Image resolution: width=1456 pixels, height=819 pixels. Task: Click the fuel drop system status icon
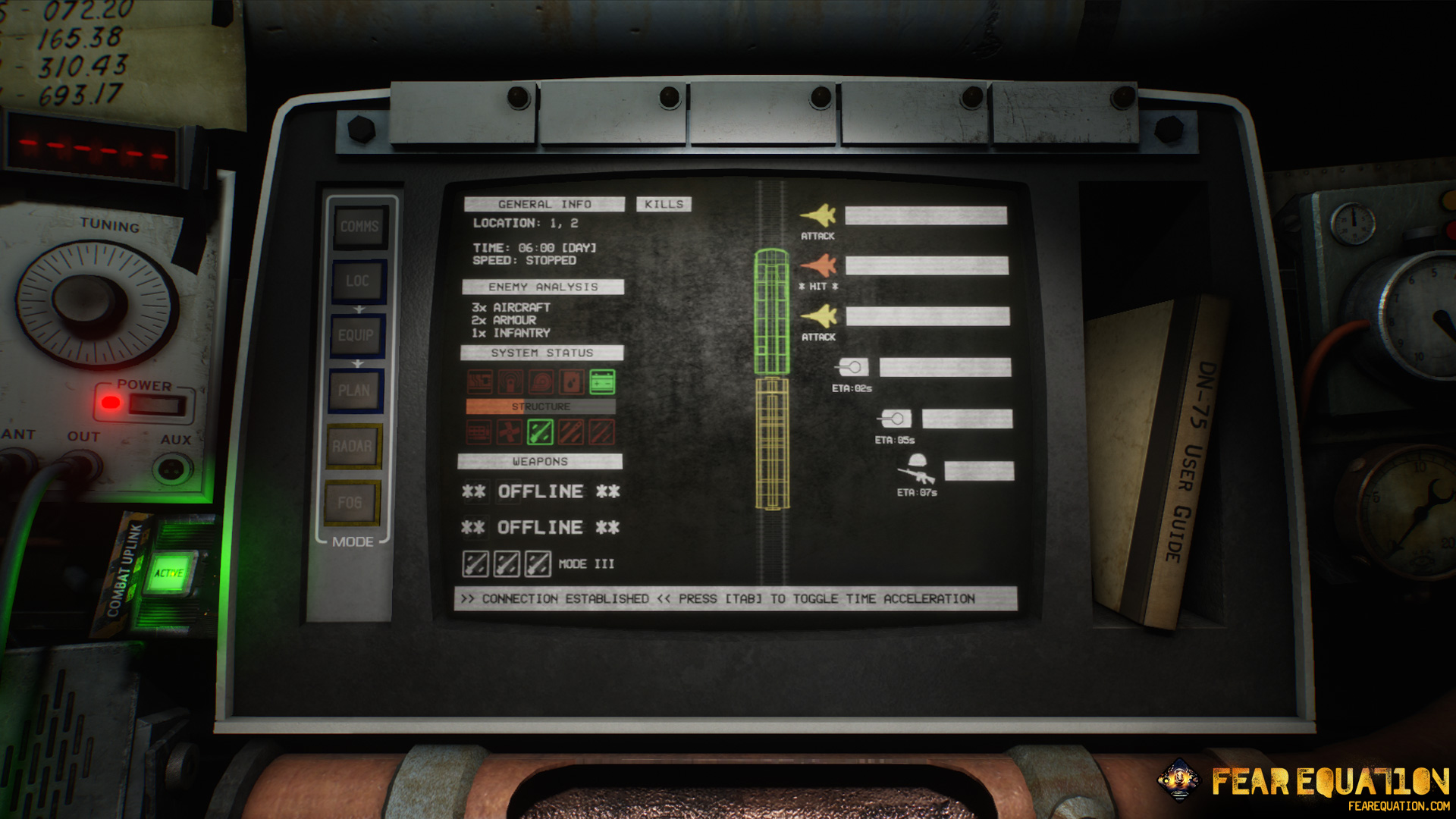point(570,381)
